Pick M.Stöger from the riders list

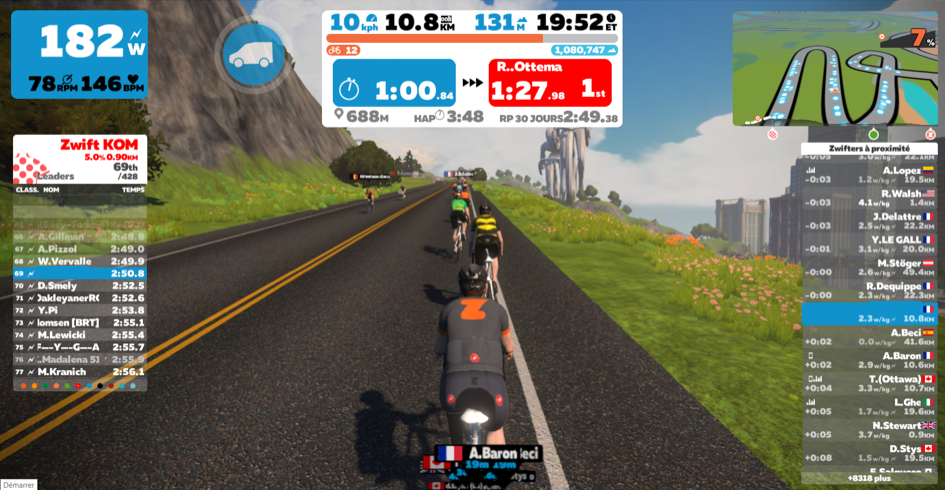coord(869,267)
